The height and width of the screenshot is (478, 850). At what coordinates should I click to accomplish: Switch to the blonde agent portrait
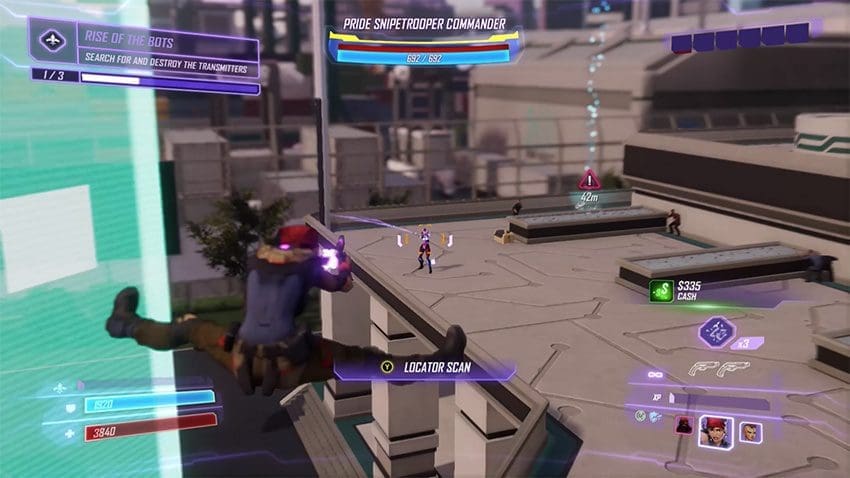click(x=750, y=433)
